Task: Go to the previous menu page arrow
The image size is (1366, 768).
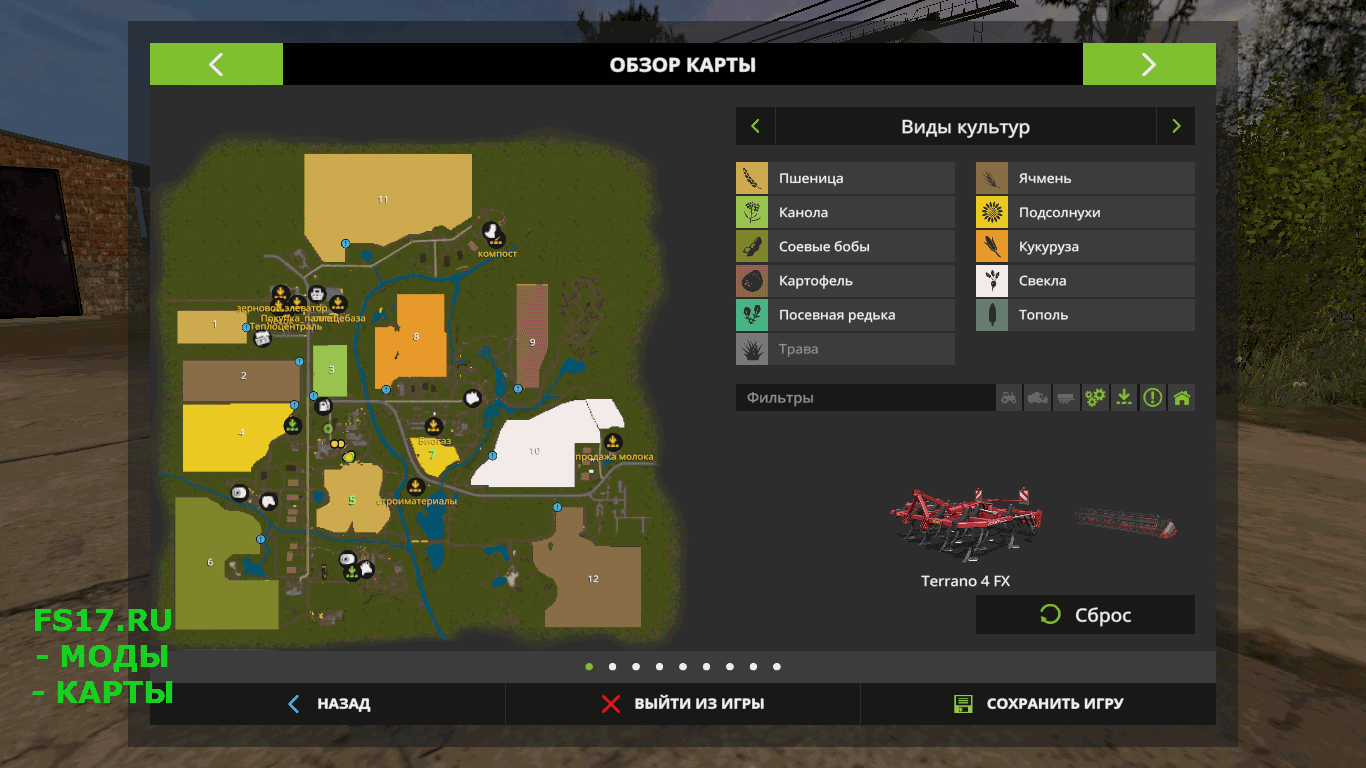Action: click(216, 65)
